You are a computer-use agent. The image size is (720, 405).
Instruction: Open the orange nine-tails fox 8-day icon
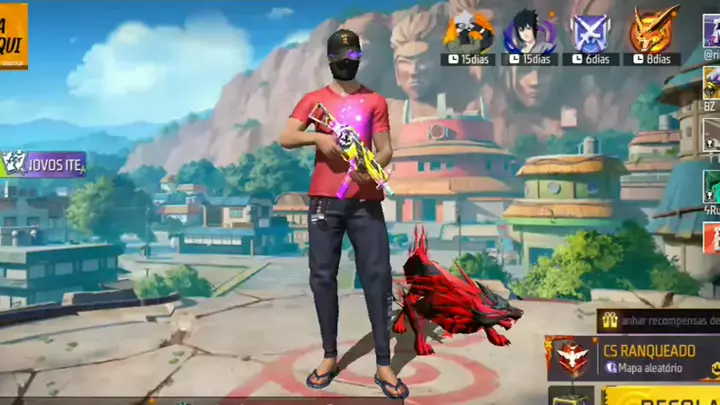654,32
